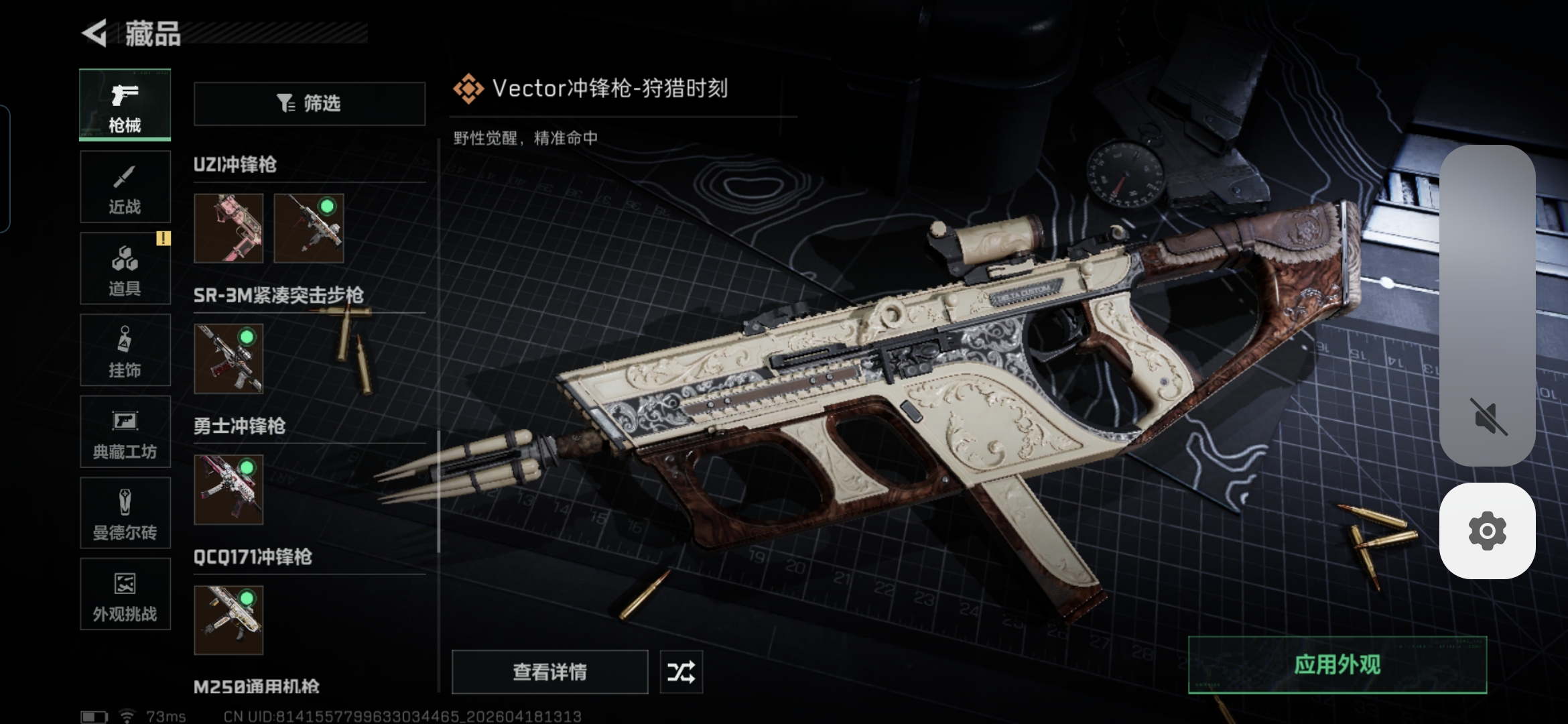Pick the SR-3M compact rifle skin
Viewport: 1568px width, 724px height.
228,359
